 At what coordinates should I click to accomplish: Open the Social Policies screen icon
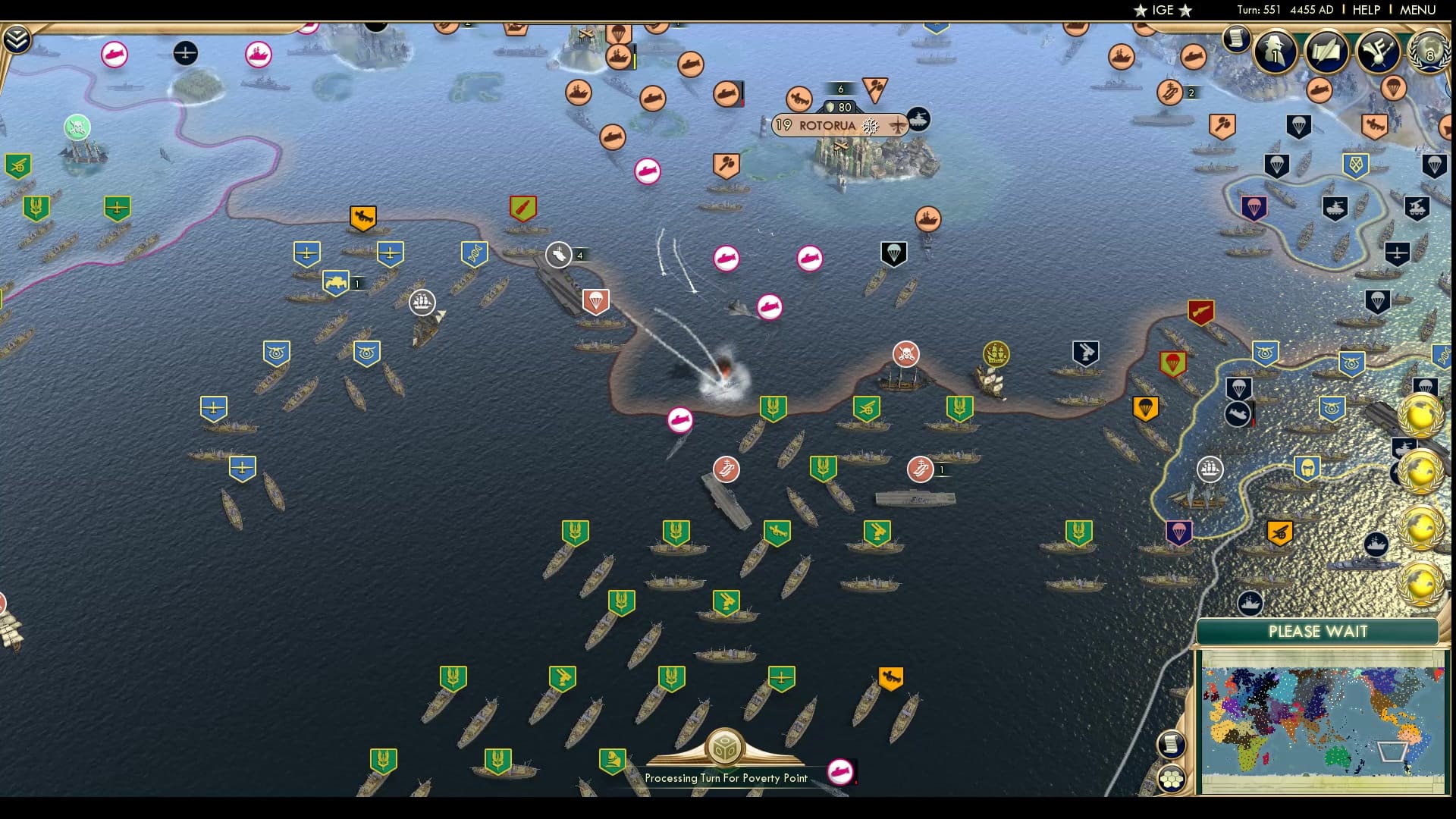pos(1326,53)
